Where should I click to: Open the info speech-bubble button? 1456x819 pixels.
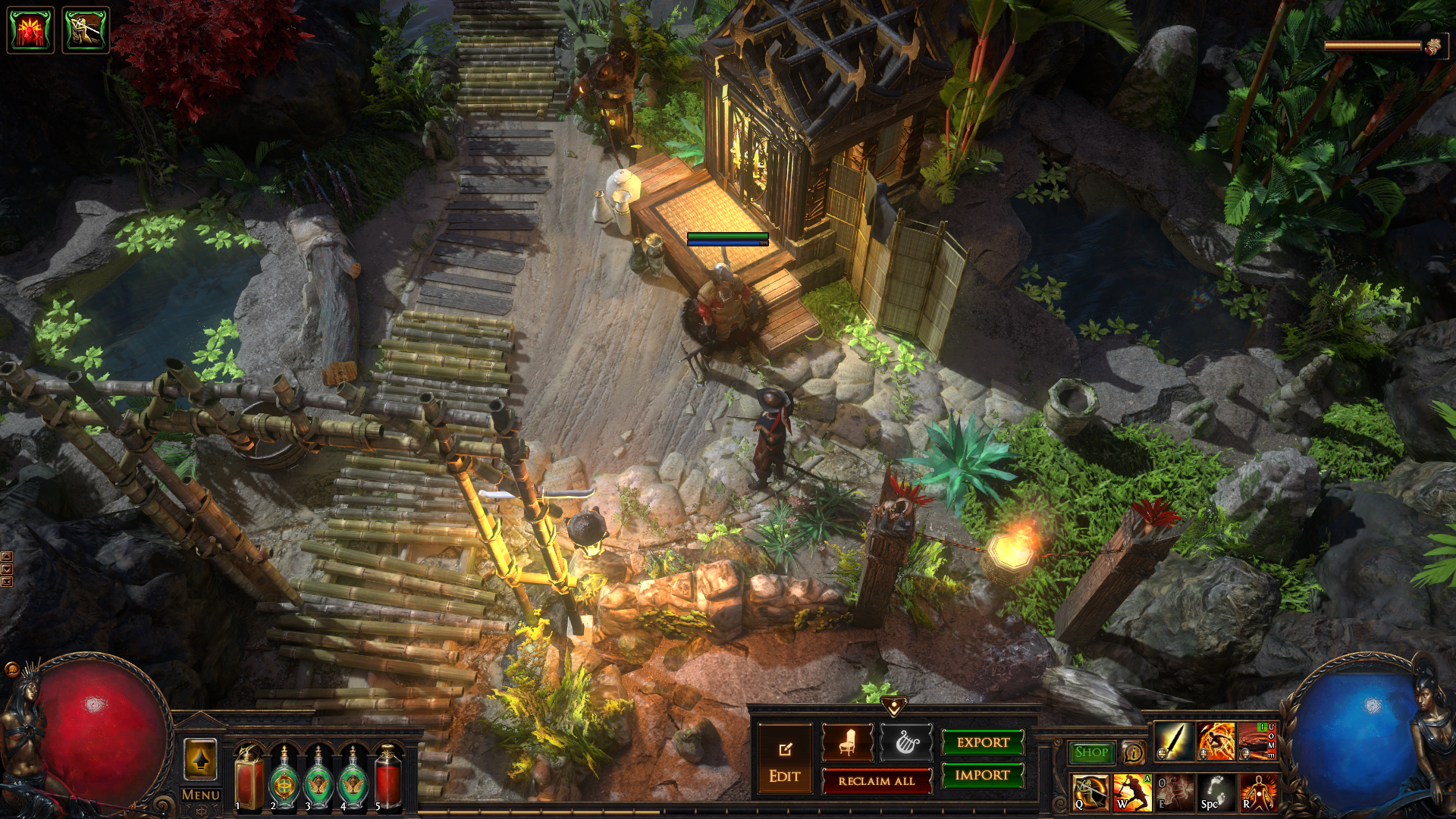(1133, 752)
